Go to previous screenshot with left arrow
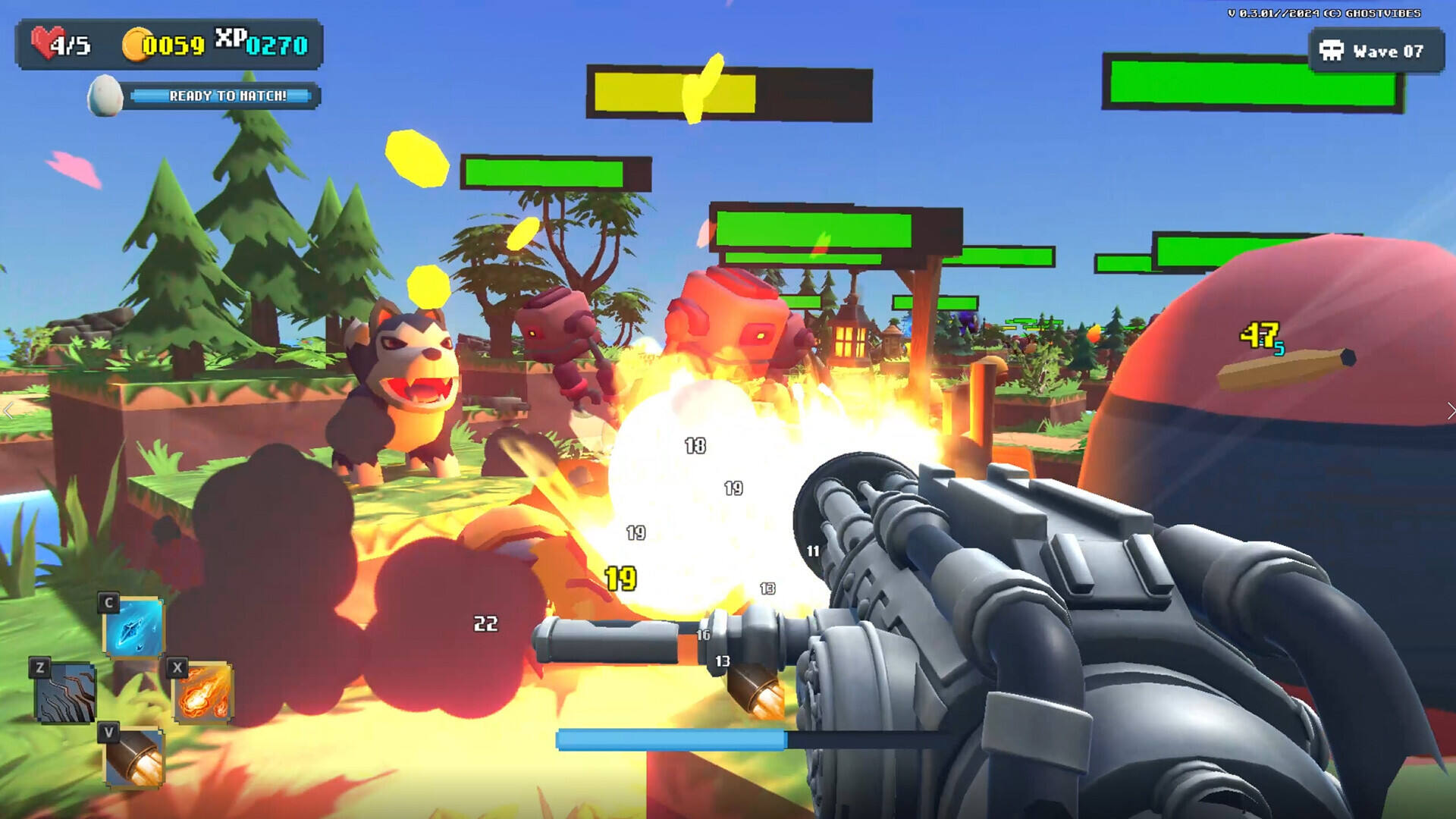 coord(8,411)
